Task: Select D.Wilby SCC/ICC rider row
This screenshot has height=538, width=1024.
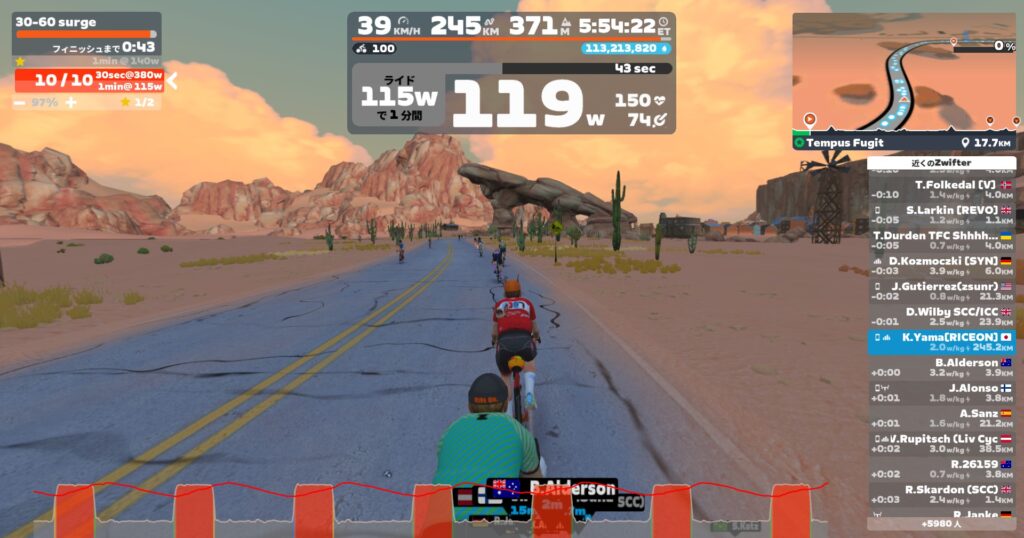Action: [941, 316]
